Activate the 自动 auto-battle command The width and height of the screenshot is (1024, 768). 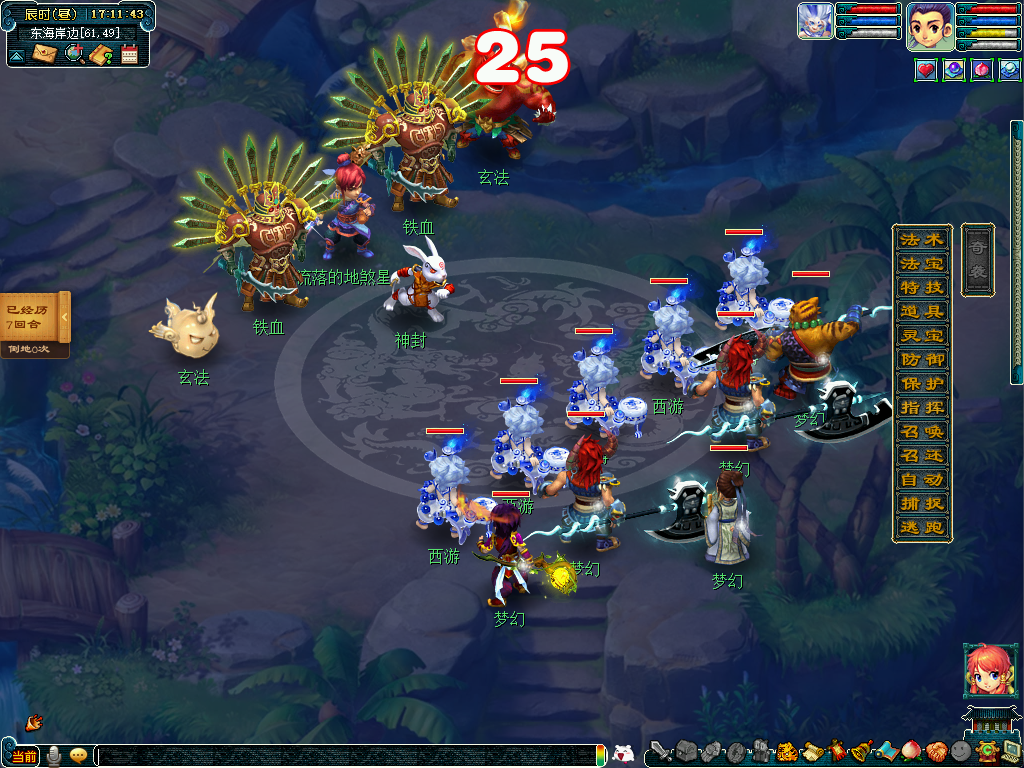click(922, 480)
